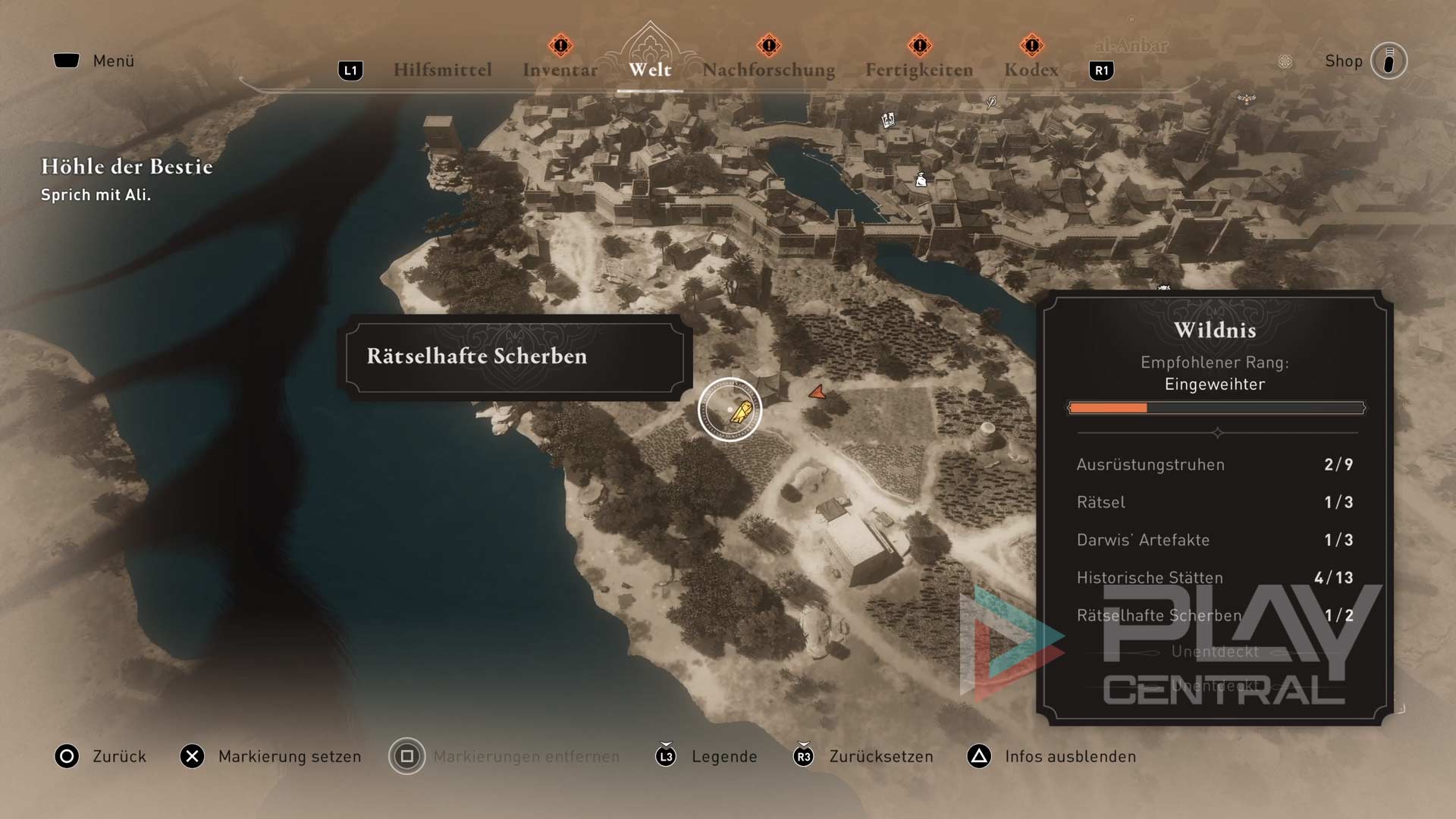Hide info with Infos ausblenden
1456x819 pixels.
point(1069,756)
